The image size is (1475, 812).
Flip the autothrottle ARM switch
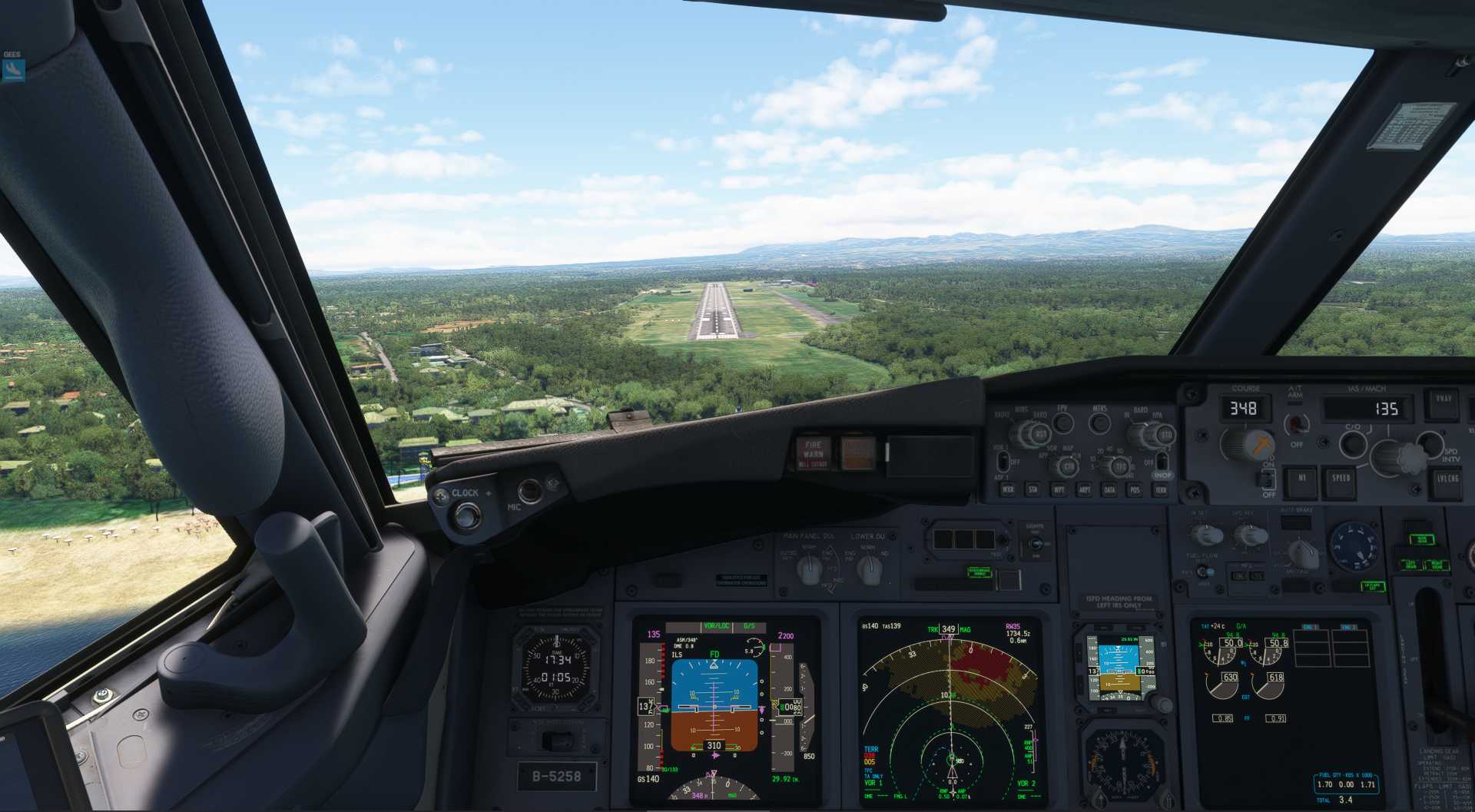tap(1297, 423)
